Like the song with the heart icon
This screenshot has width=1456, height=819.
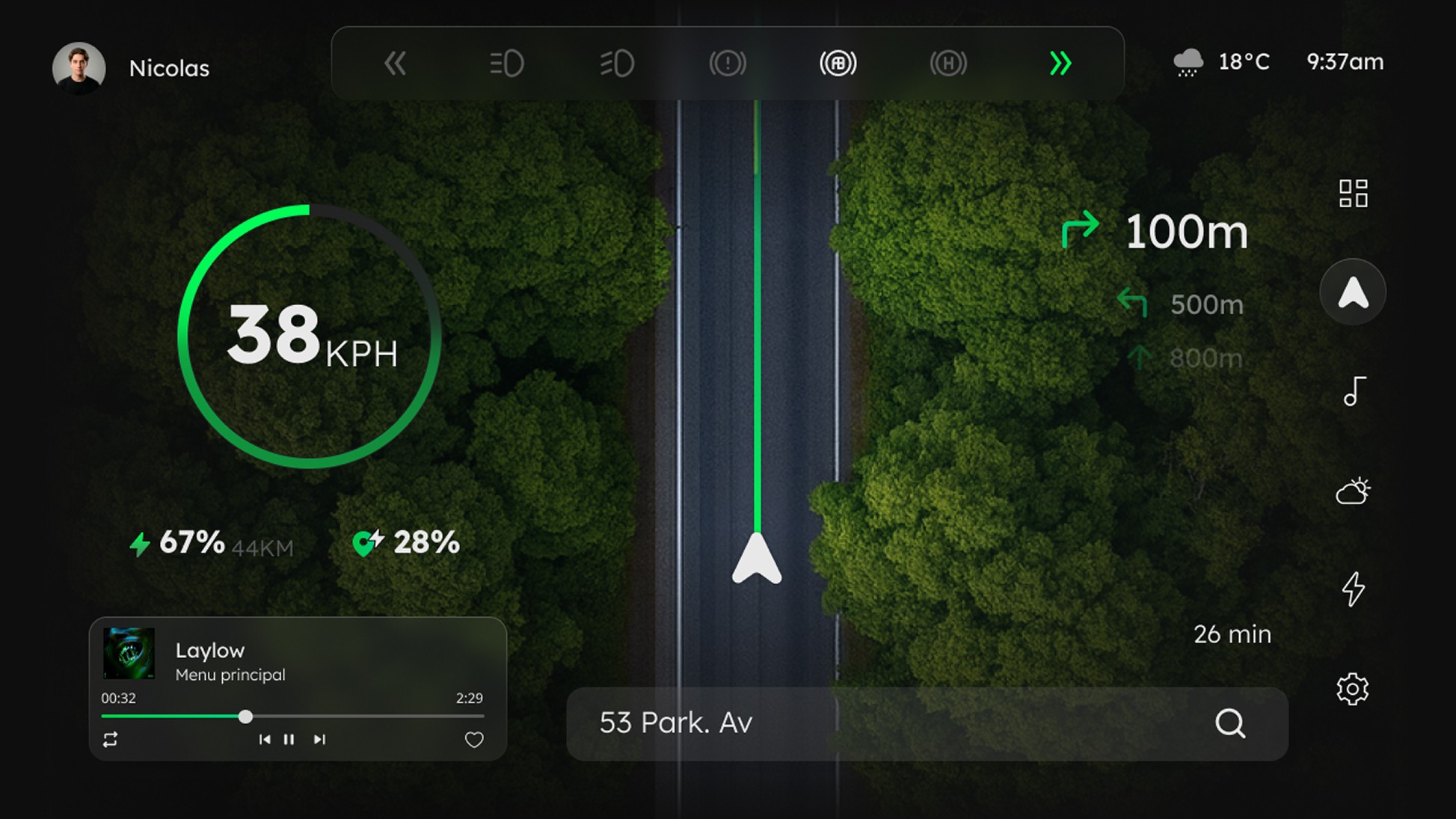pos(474,740)
